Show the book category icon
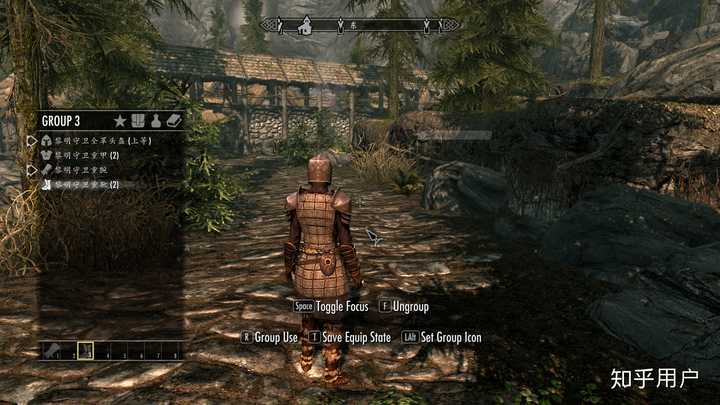The width and height of the screenshot is (720, 405). (174, 121)
